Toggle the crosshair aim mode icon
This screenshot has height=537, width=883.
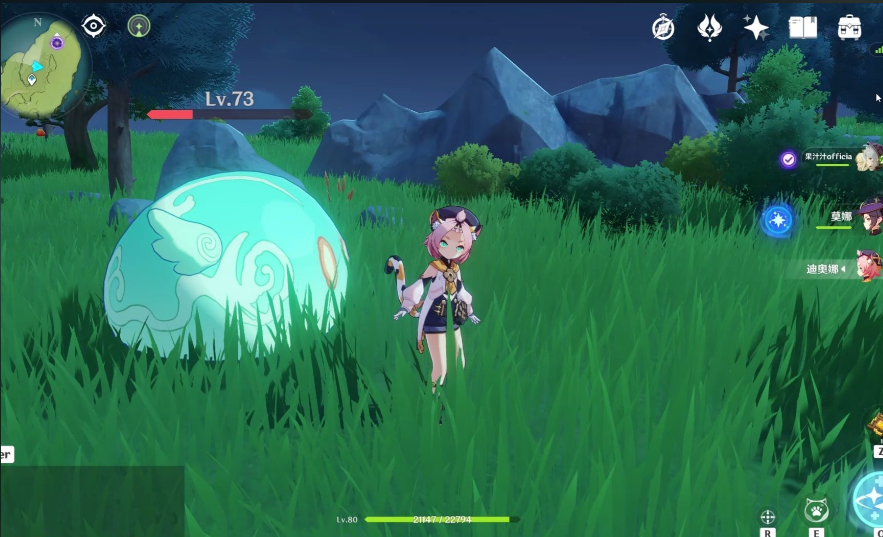click(768, 516)
